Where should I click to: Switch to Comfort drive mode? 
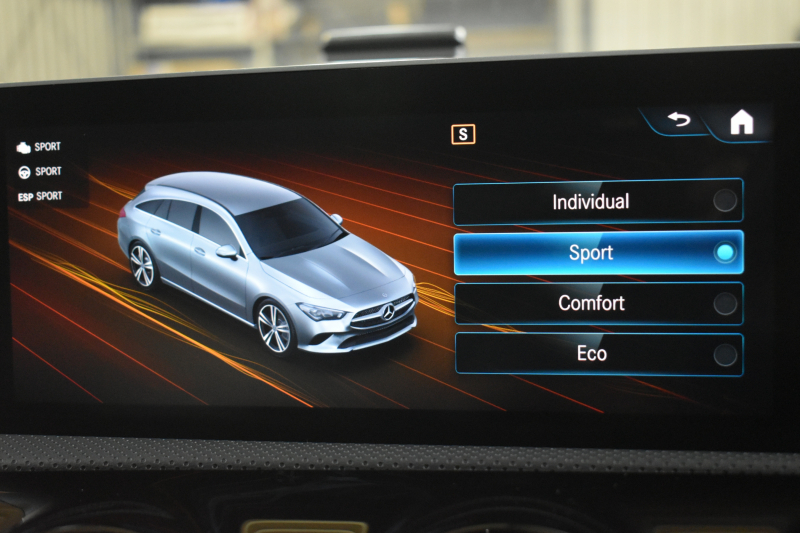(597, 304)
